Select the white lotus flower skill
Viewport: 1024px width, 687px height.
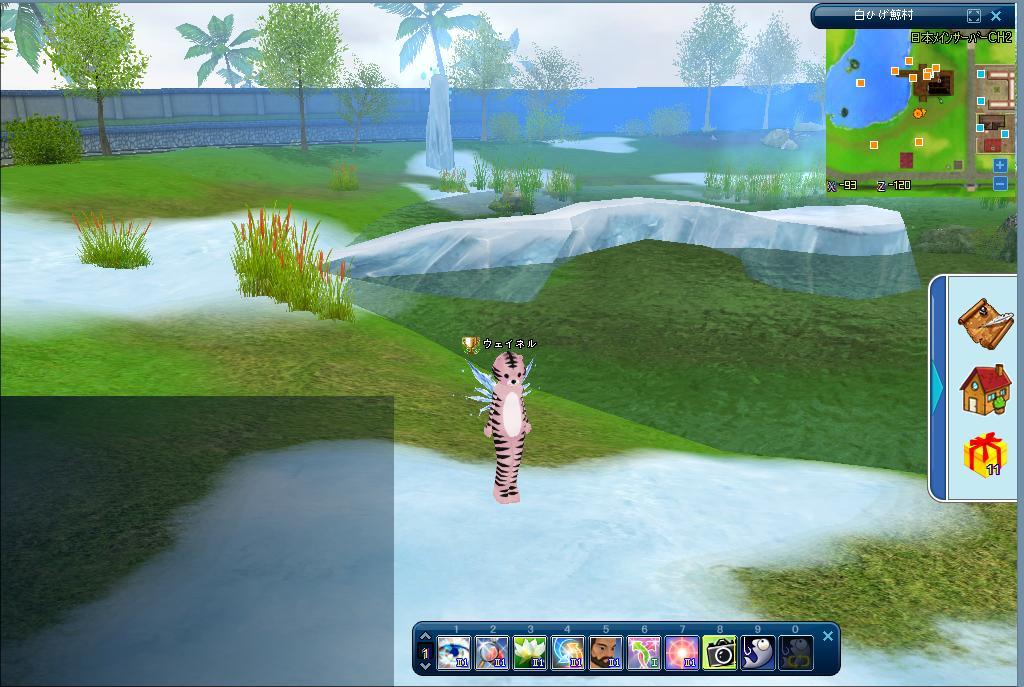[530, 654]
